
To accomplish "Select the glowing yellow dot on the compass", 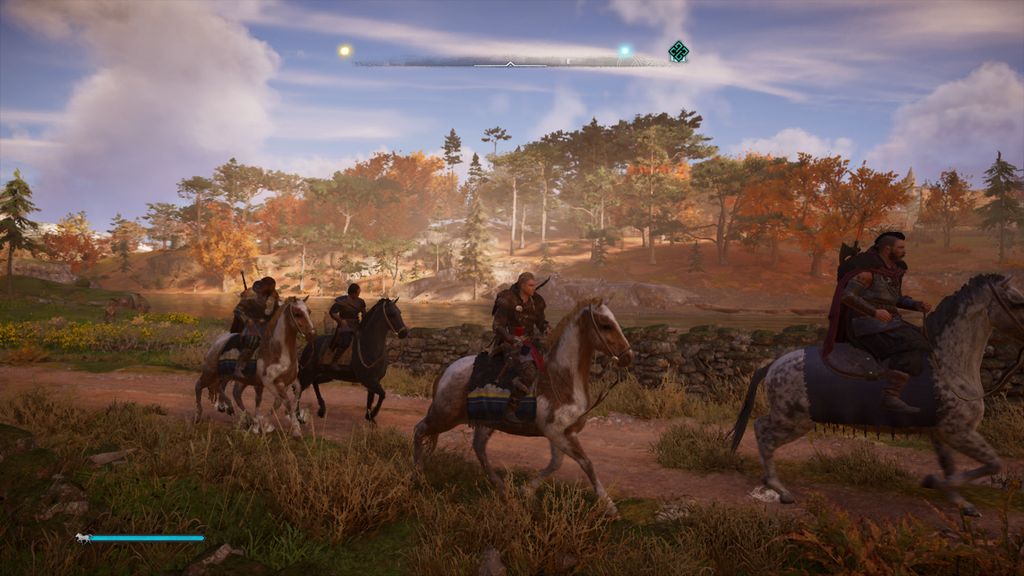I will tap(345, 50).
